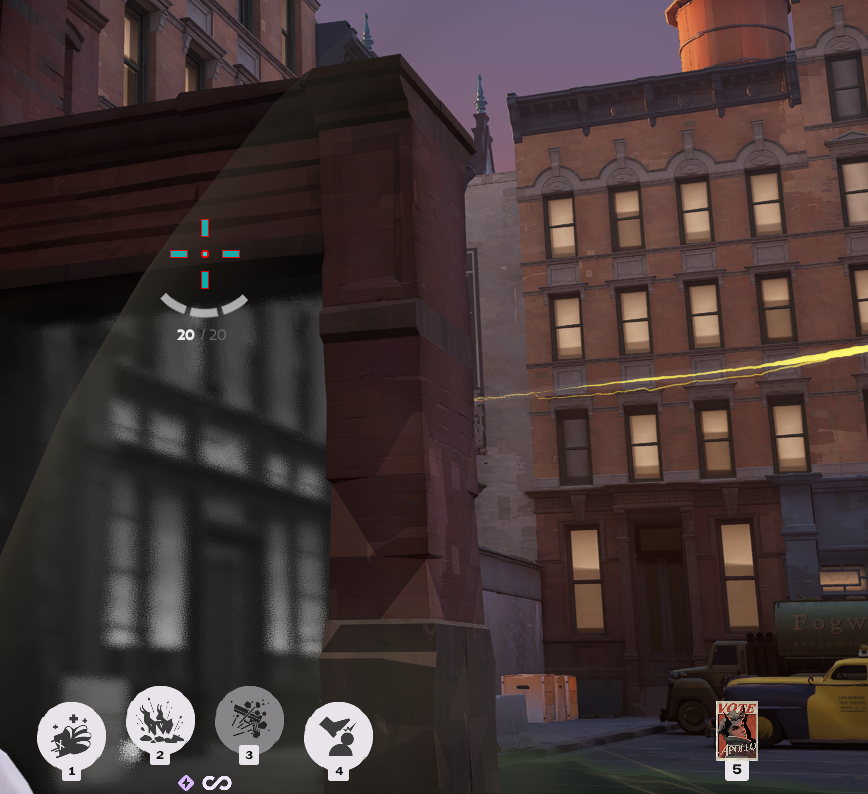Activate the bandaged fist heal ability

(71, 735)
